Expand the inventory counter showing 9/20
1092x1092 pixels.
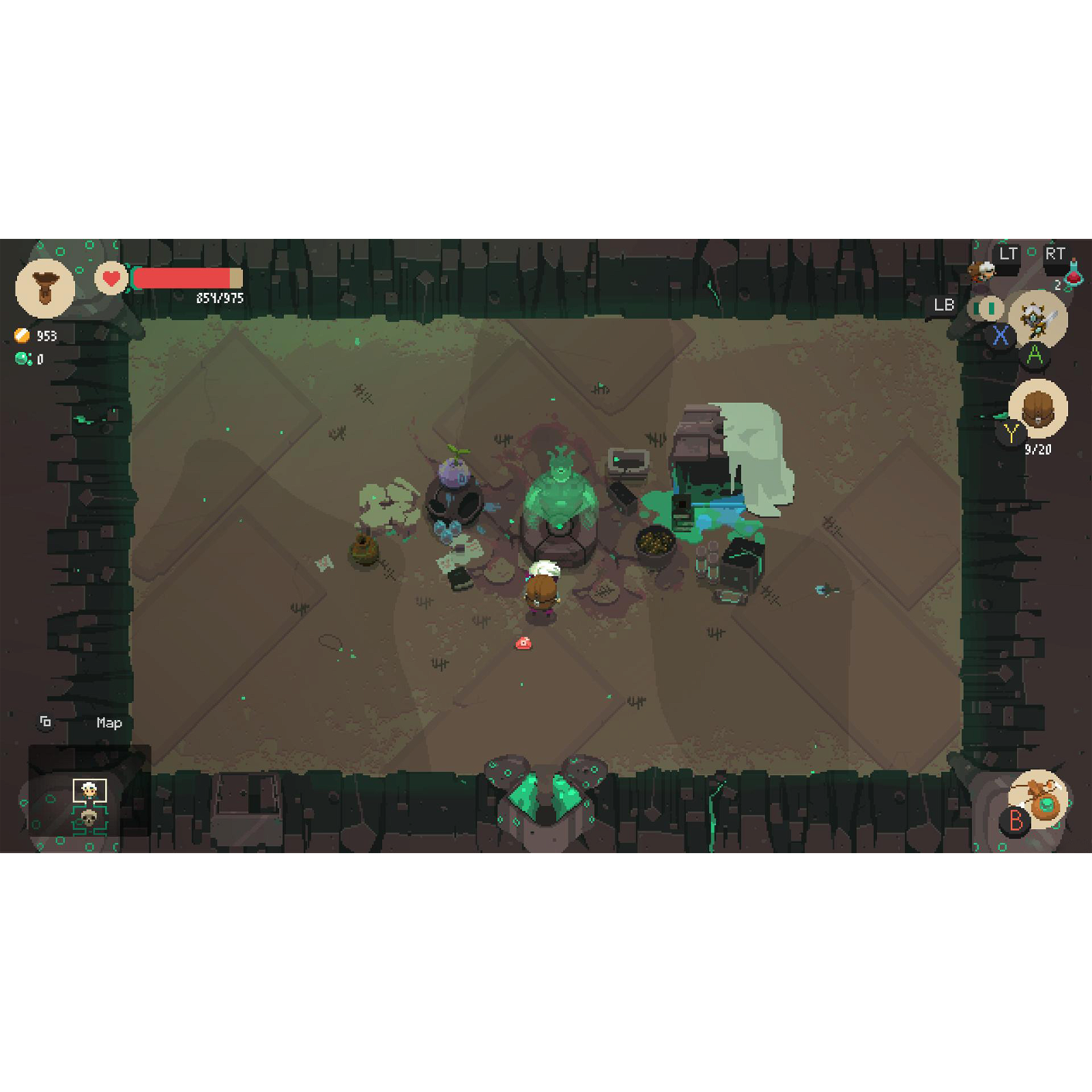click(x=1038, y=448)
